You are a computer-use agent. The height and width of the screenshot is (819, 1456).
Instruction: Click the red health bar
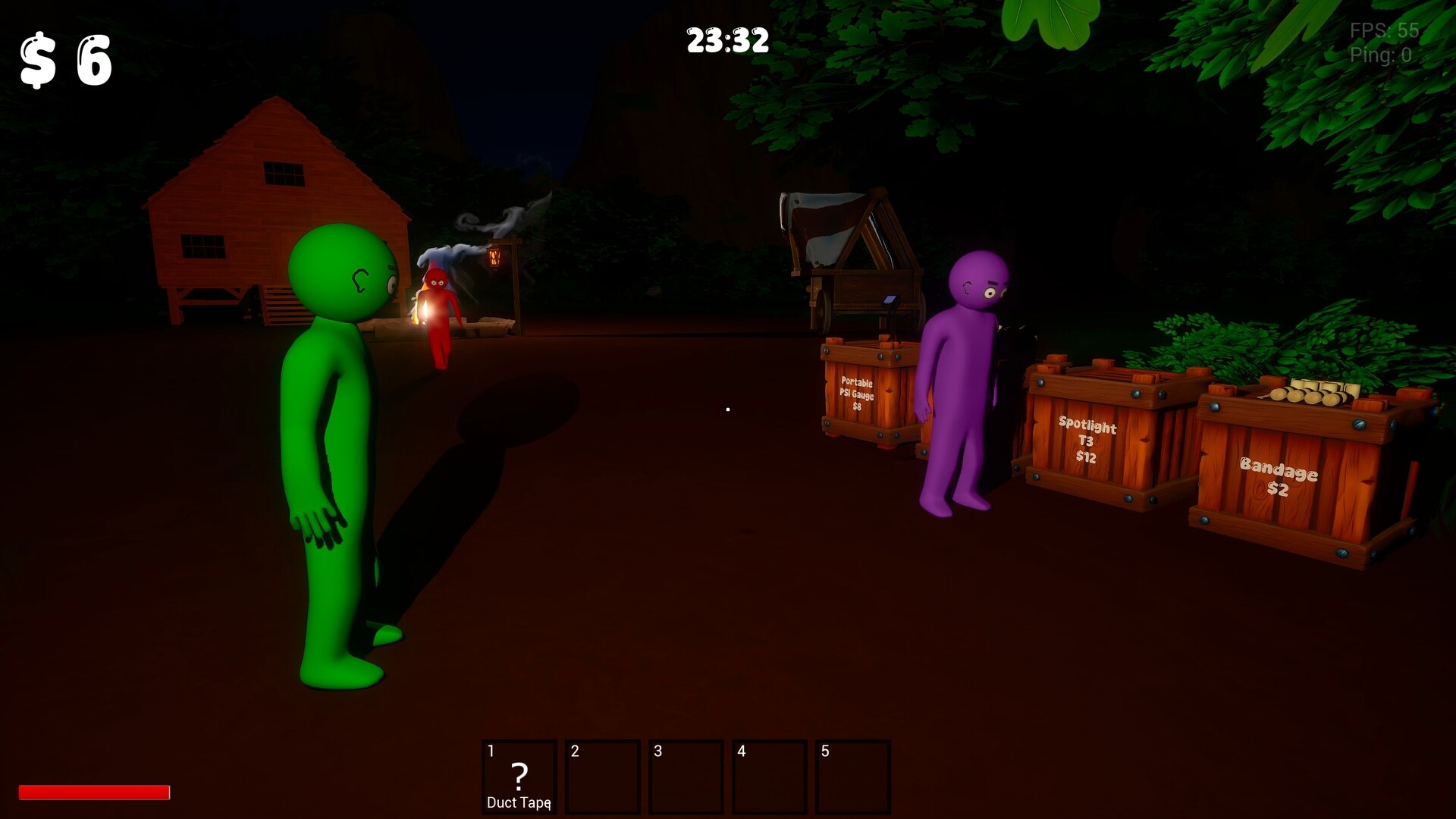(x=95, y=792)
